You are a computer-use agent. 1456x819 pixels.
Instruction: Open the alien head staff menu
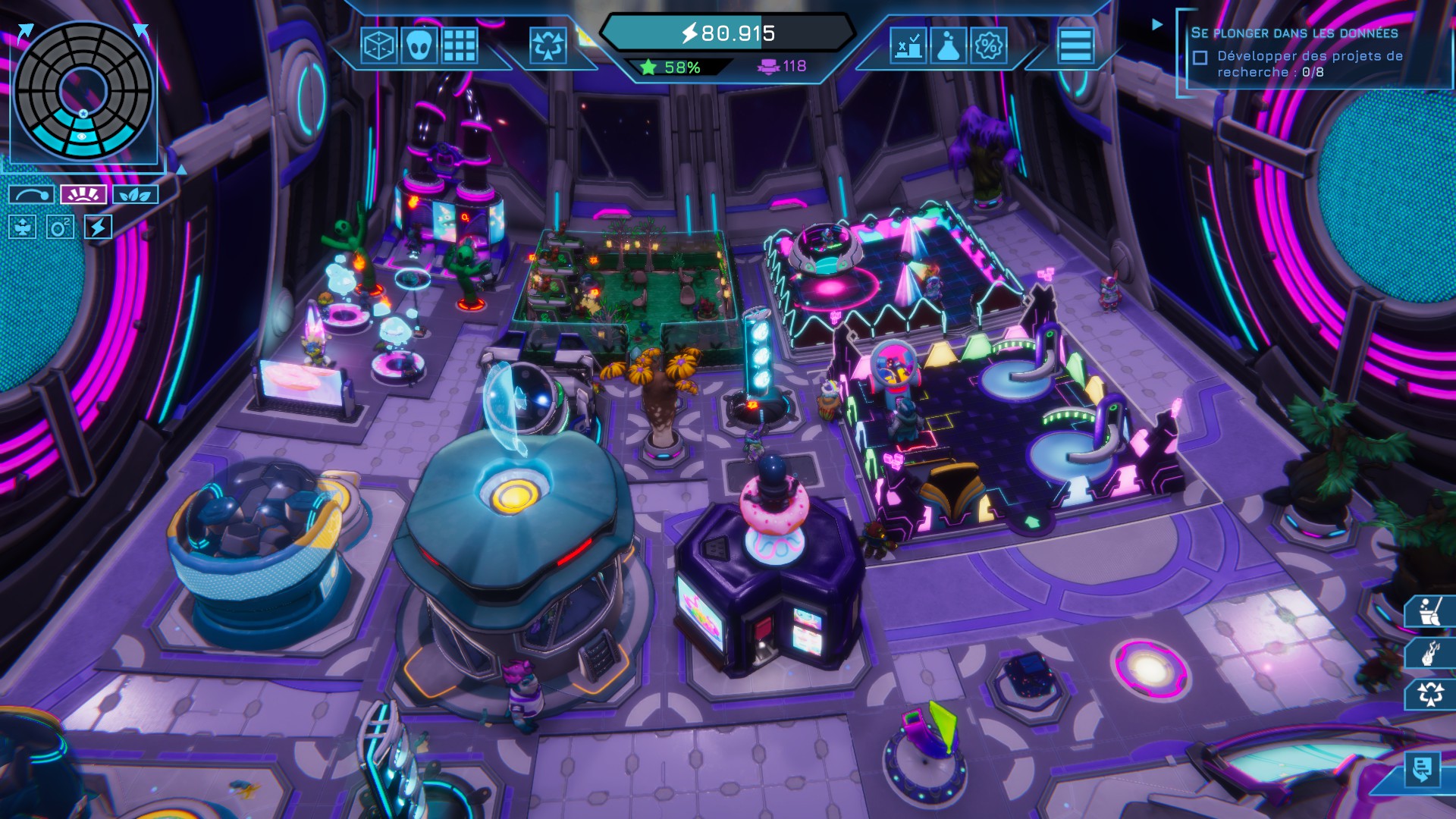[419, 46]
